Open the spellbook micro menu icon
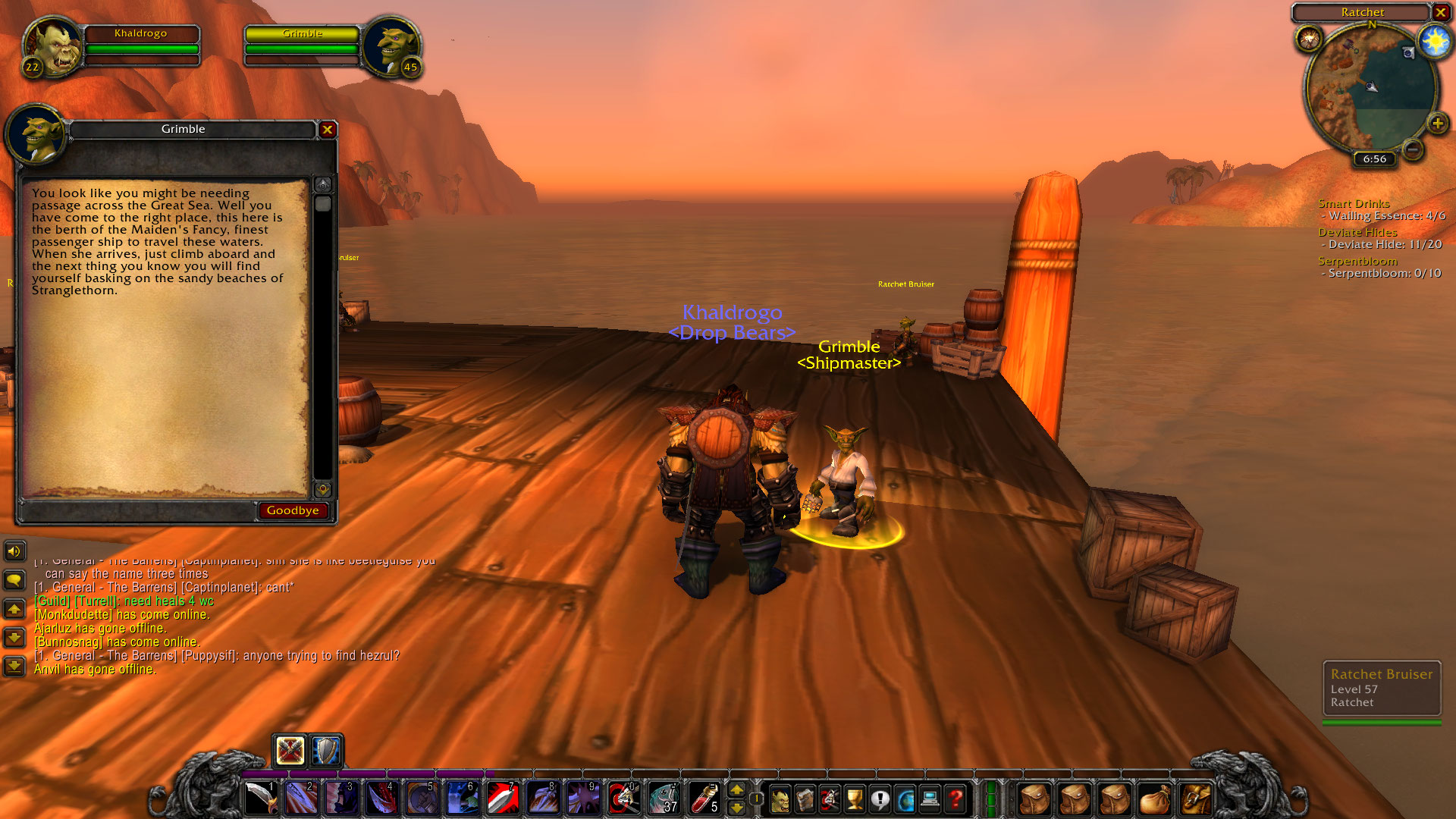The width and height of the screenshot is (1456, 819). pos(805,797)
